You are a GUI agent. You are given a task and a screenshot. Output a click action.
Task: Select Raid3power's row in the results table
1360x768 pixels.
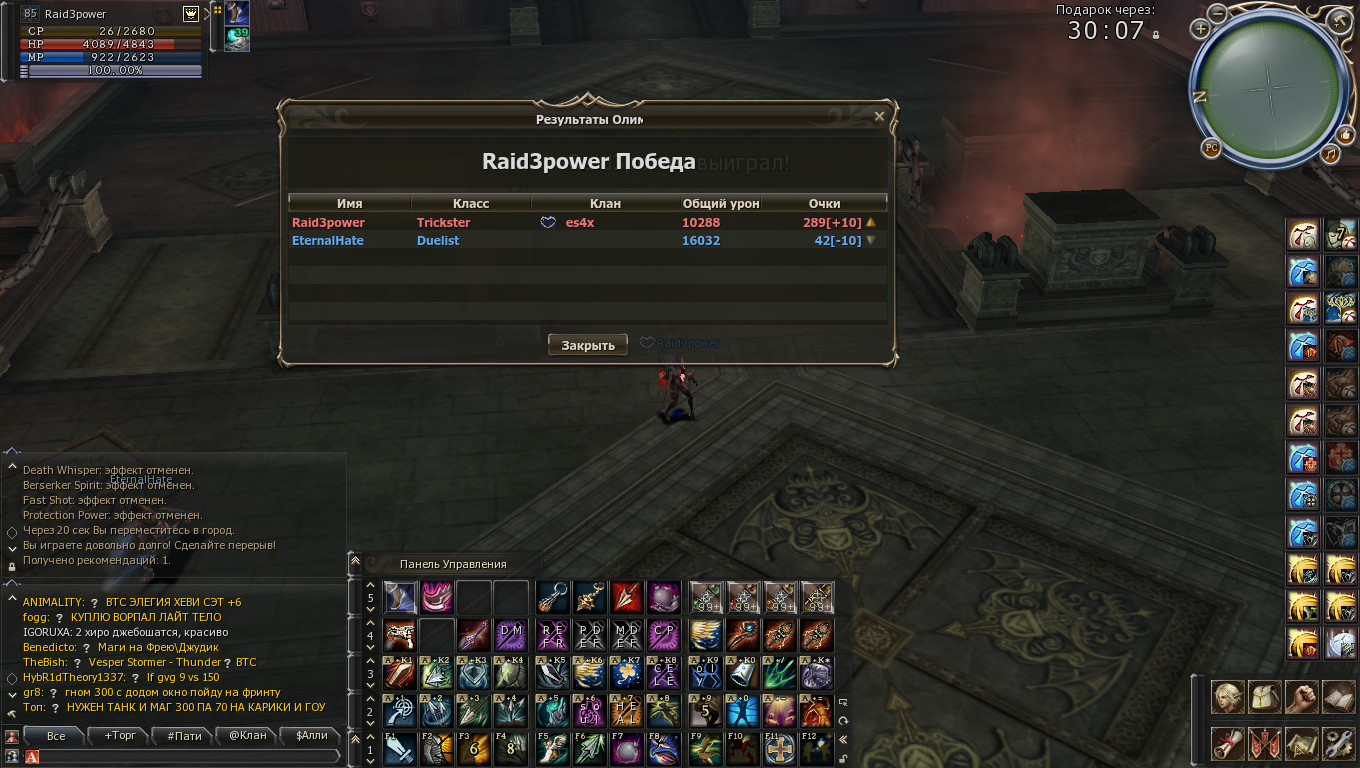(587, 223)
